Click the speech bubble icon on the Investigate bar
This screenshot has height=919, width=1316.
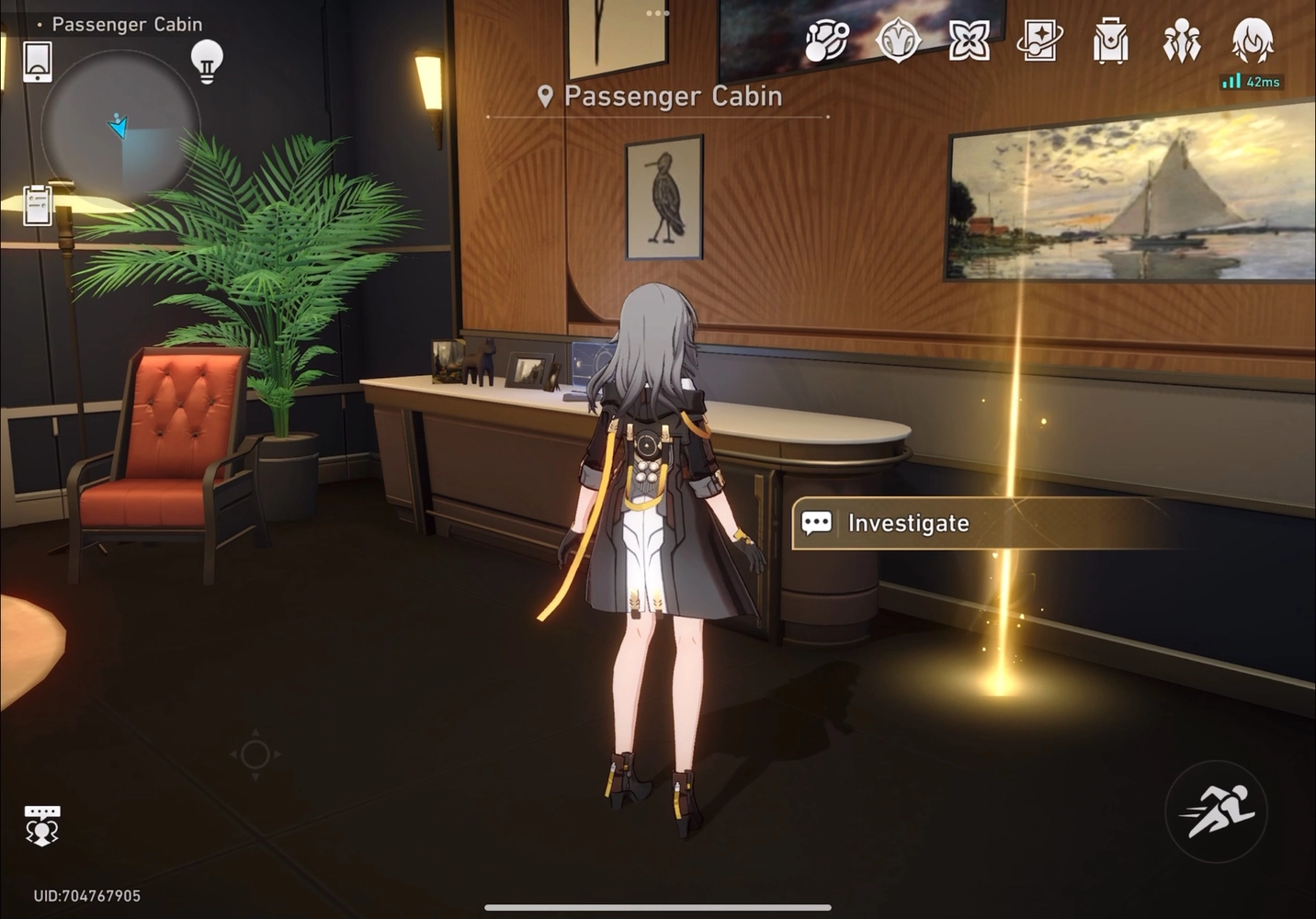click(x=817, y=523)
